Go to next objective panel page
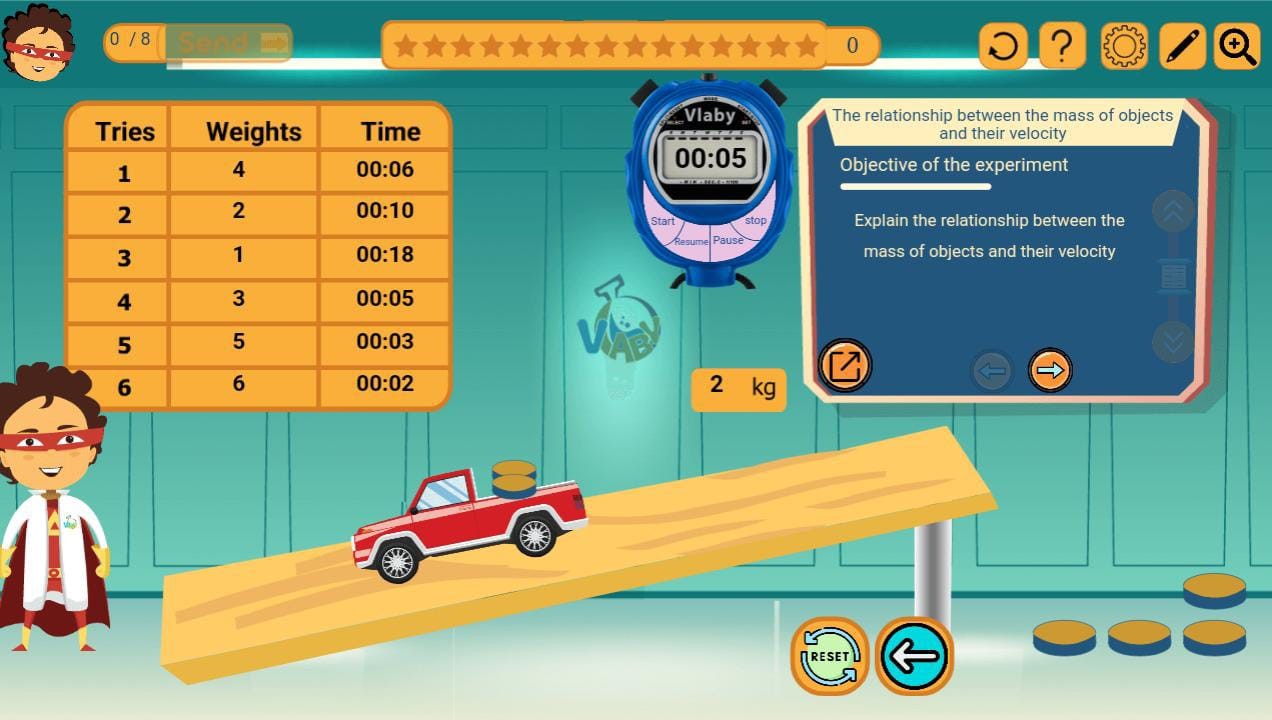Viewport: 1272px width, 720px height. tap(1050, 370)
